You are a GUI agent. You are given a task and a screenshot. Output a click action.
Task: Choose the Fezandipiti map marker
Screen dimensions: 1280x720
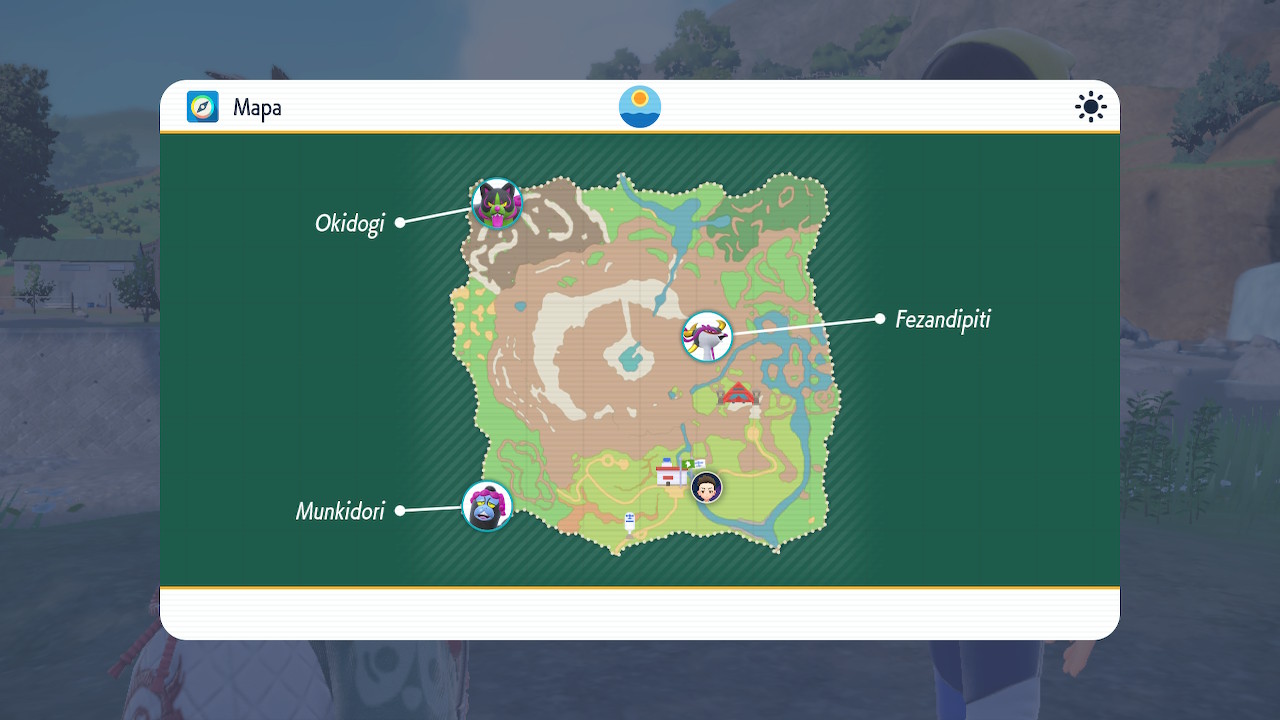(707, 336)
